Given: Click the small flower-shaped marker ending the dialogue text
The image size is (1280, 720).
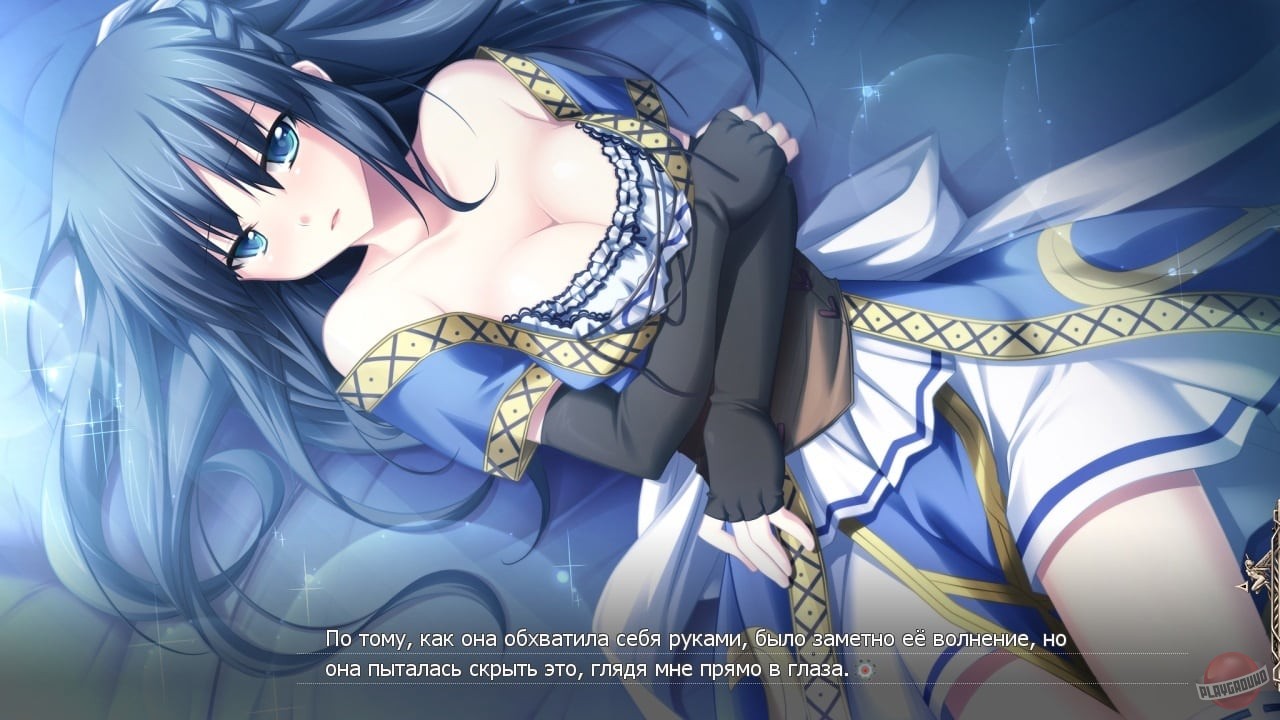Looking at the screenshot, I should tap(863, 672).
